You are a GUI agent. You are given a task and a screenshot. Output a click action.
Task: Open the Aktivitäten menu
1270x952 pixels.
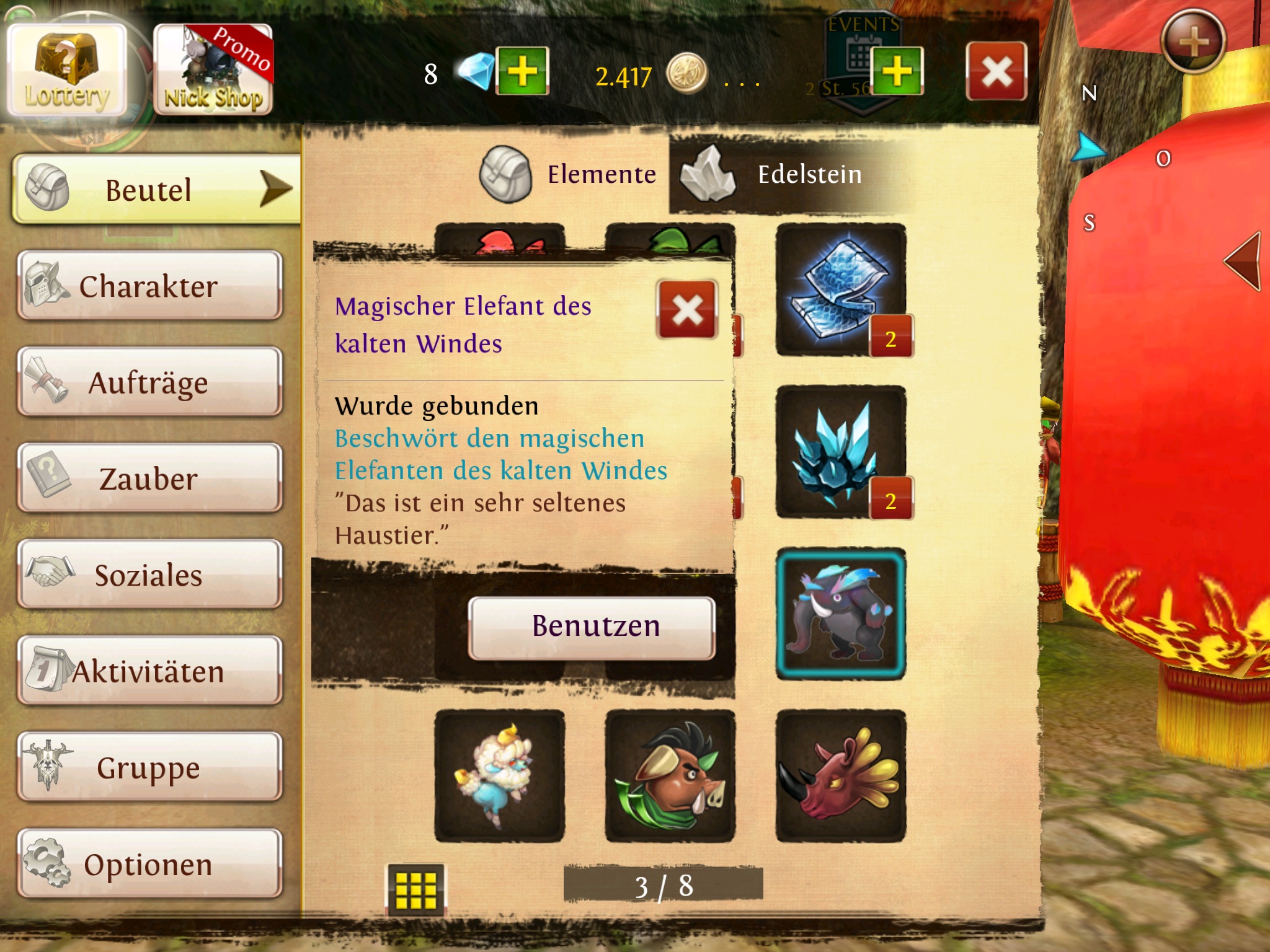coord(149,671)
